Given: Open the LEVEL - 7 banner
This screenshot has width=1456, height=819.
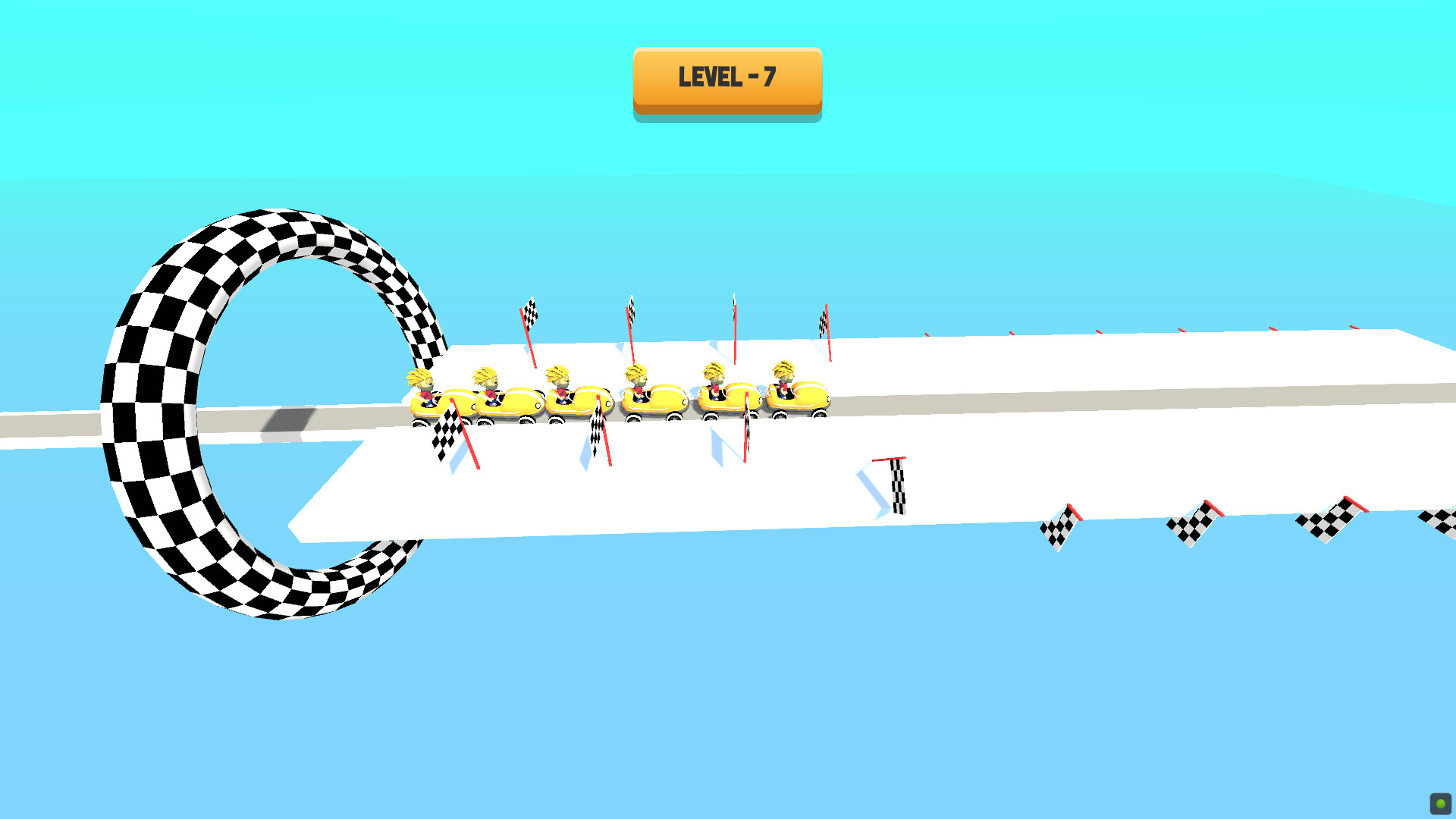Looking at the screenshot, I should click(726, 78).
